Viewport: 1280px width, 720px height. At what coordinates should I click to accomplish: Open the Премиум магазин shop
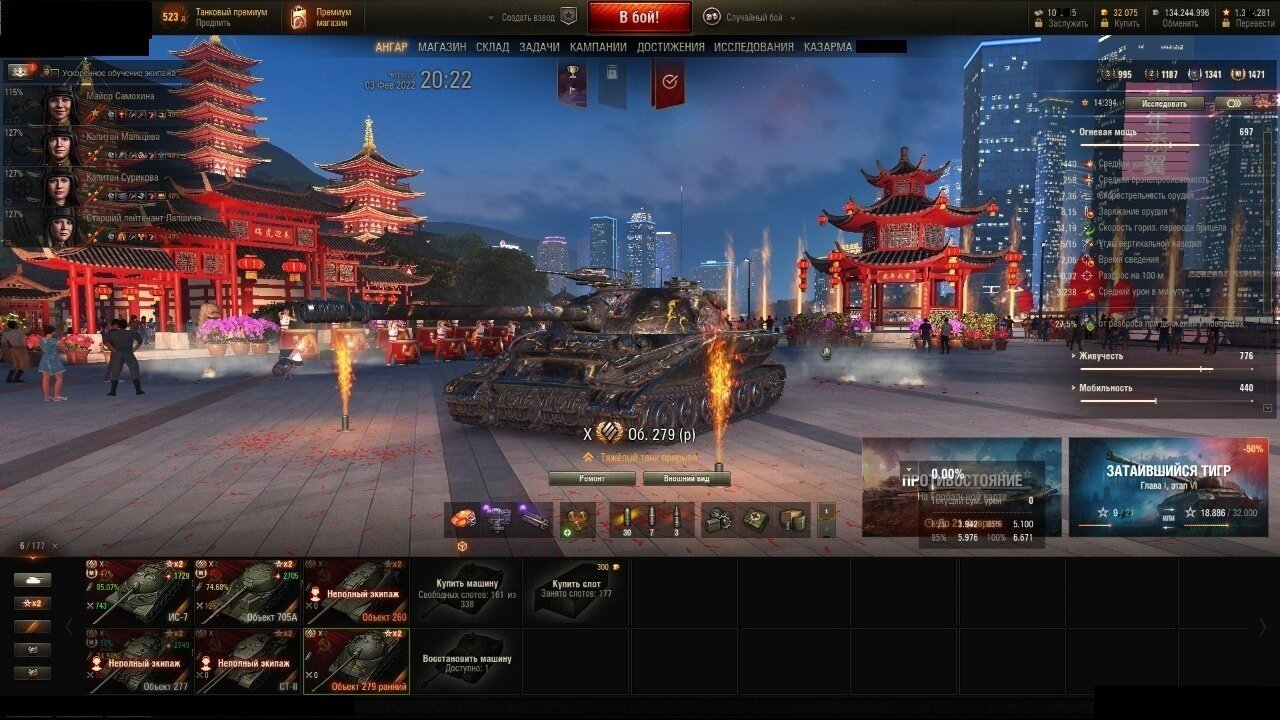click(x=325, y=17)
